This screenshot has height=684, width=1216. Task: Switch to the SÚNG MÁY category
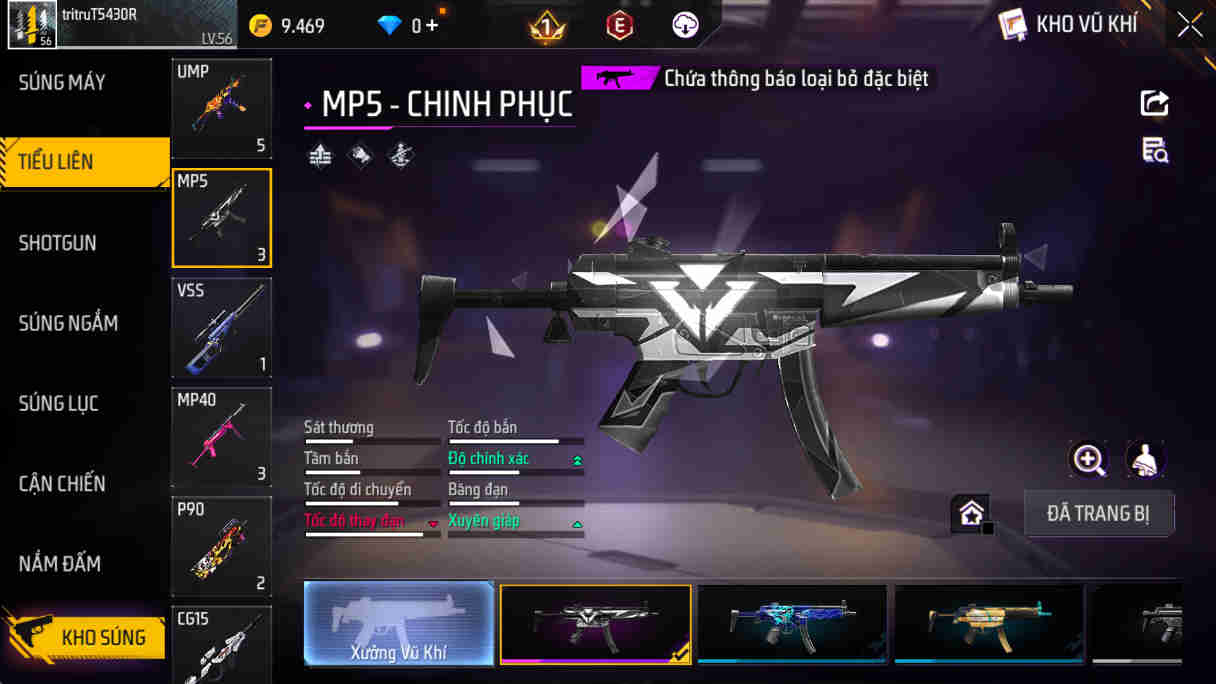click(62, 83)
